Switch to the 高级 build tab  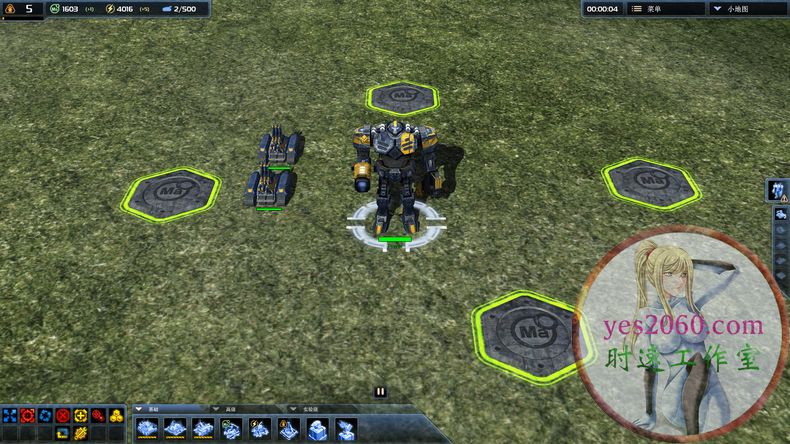point(229,409)
